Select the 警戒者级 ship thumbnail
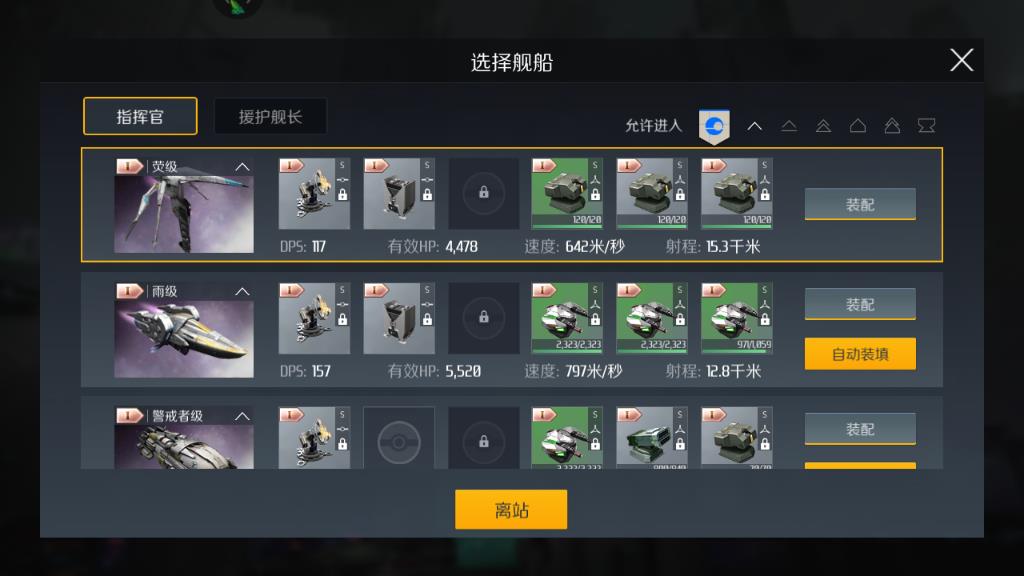1024x576 pixels. tap(184, 446)
